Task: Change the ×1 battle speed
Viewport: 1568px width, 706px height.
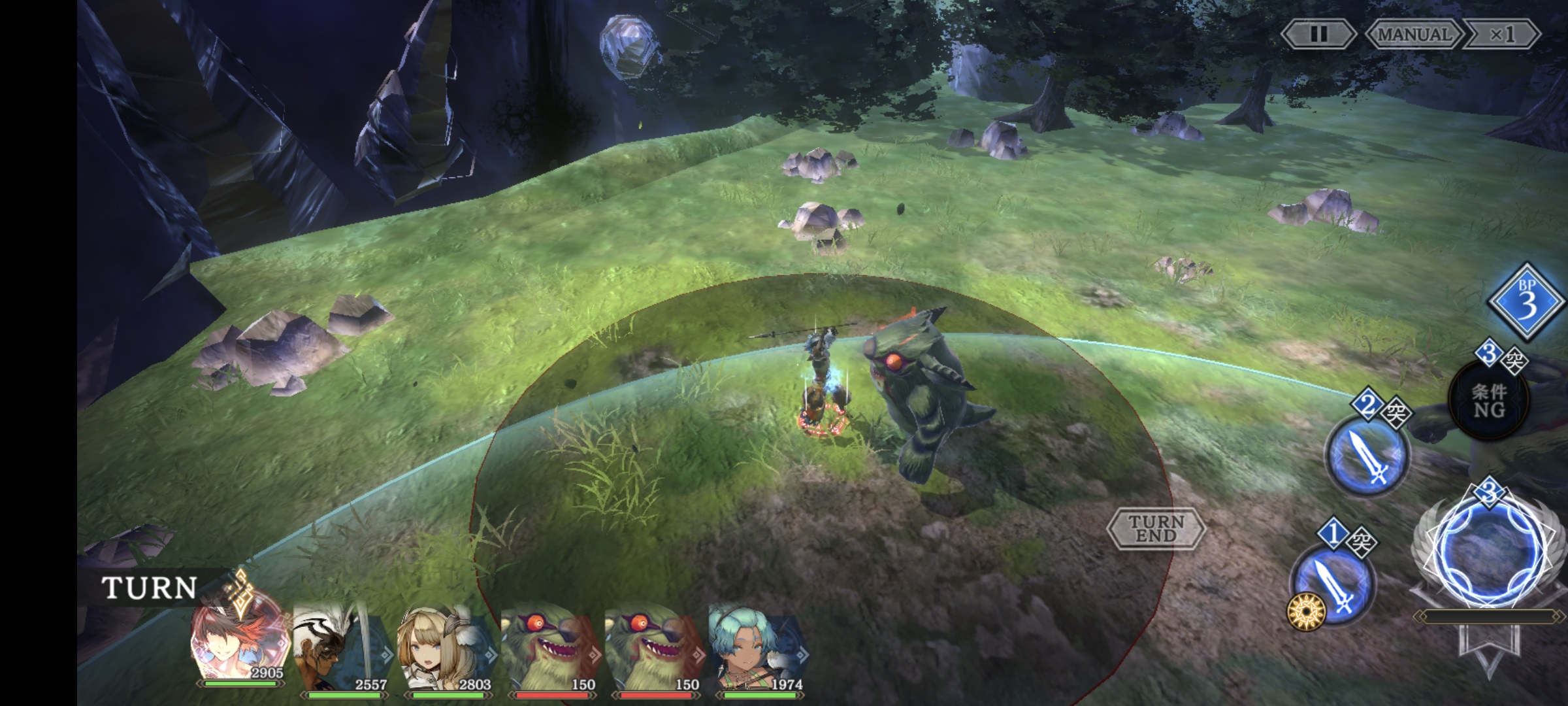Action: coord(1501,34)
